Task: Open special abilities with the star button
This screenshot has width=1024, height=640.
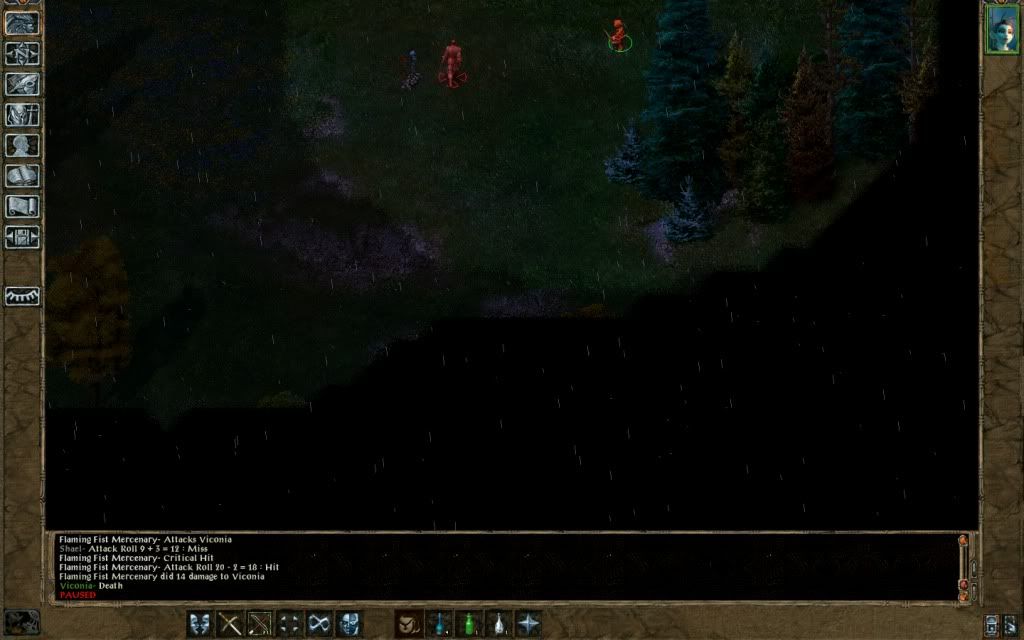Action: (x=528, y=624)
